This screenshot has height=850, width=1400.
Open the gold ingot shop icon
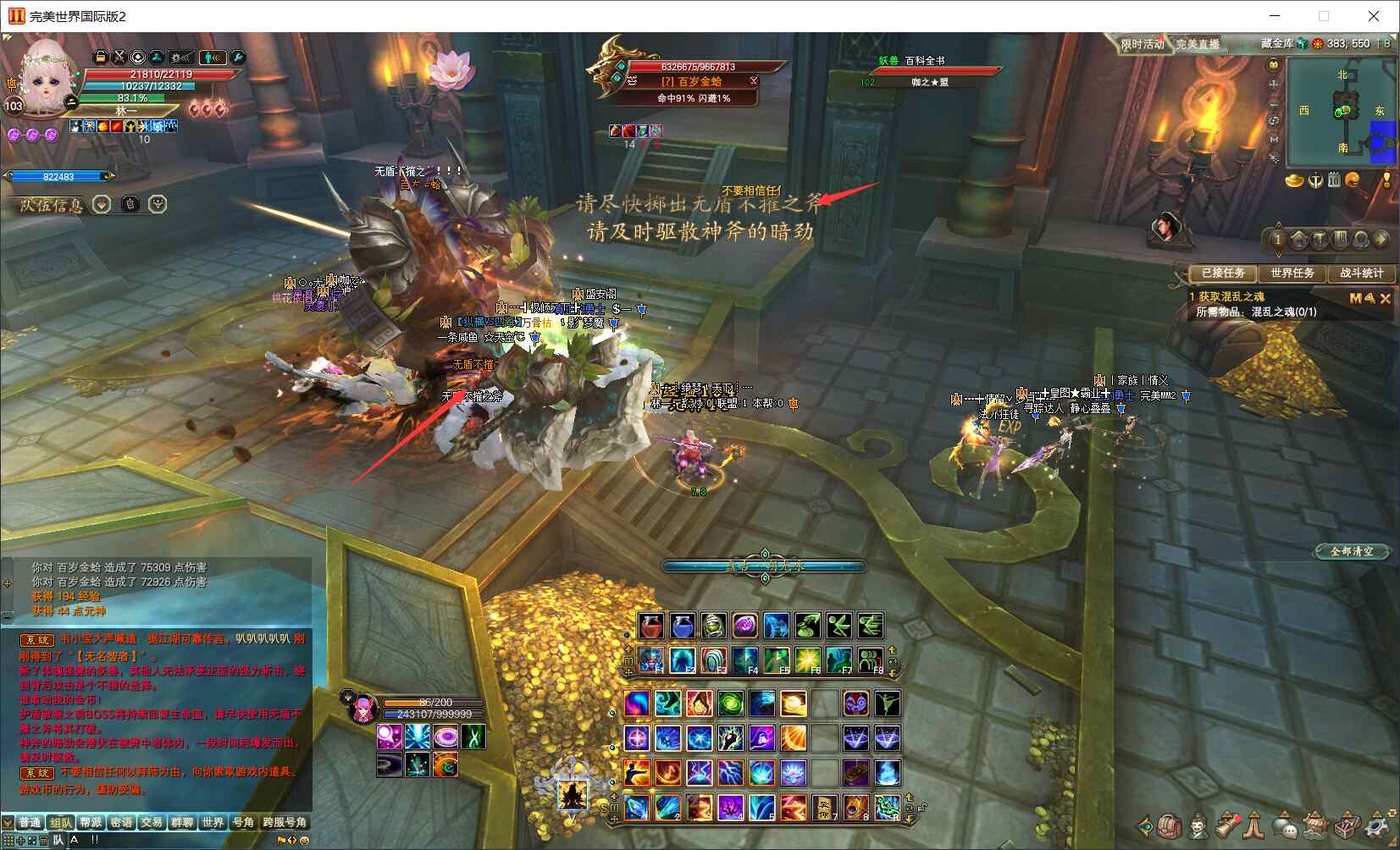[x=1293, y=179]
